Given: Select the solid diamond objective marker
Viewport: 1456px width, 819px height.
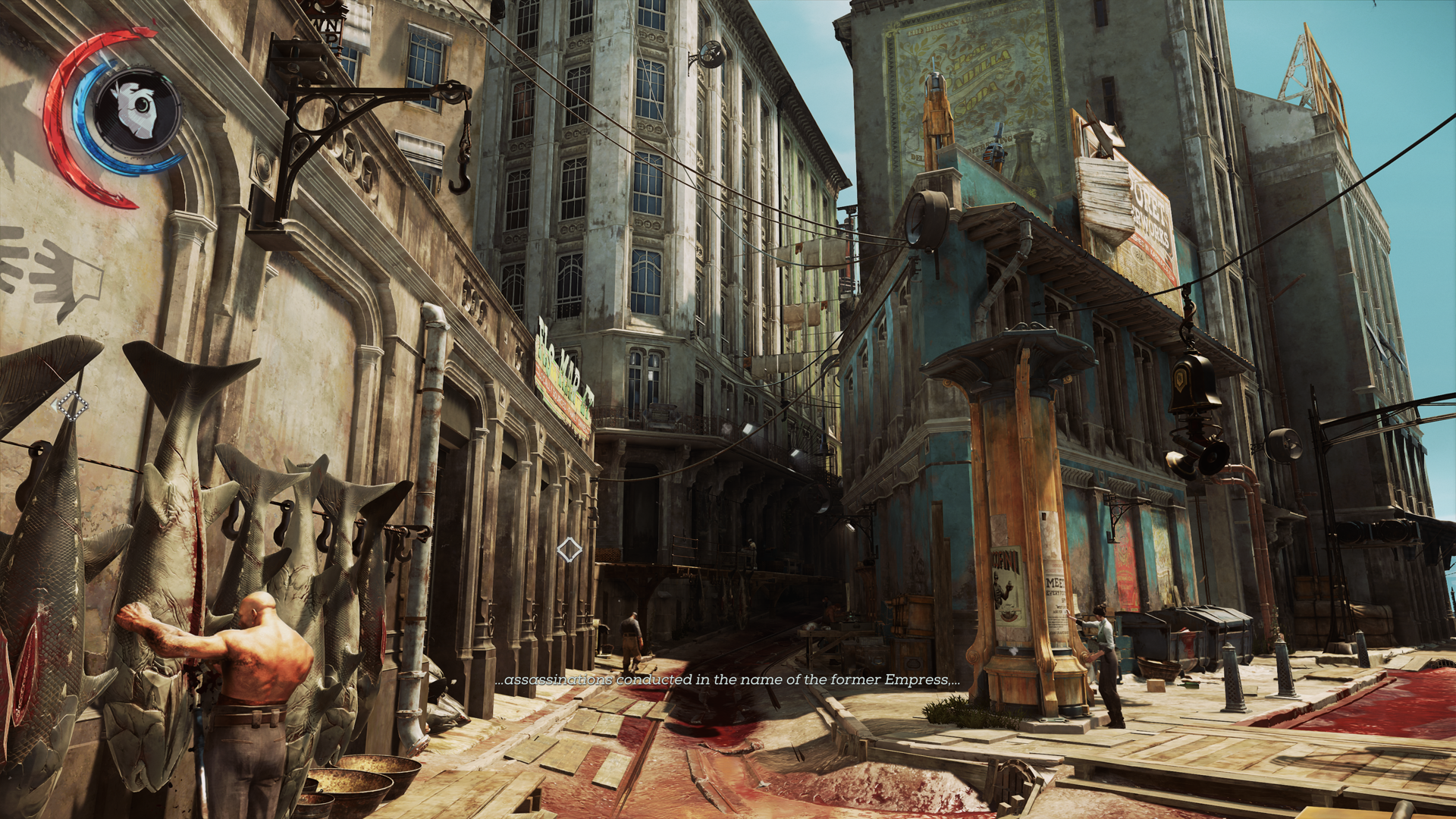Looking at the screenshot, I should coord(570,550).
